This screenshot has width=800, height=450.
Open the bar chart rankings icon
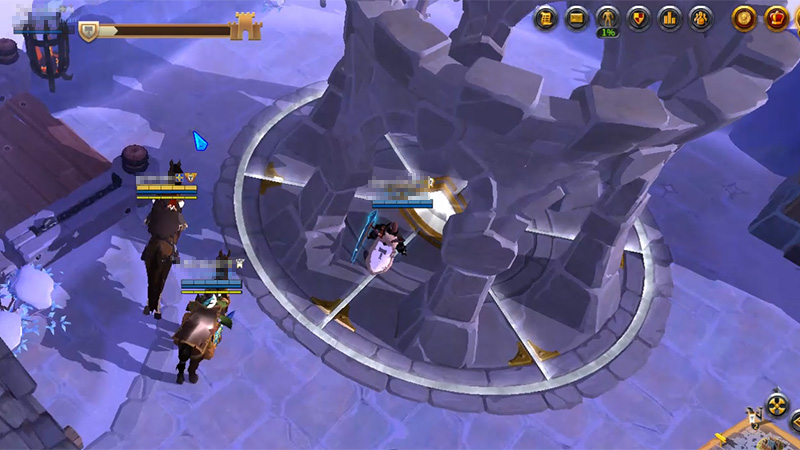click(669, 17)
